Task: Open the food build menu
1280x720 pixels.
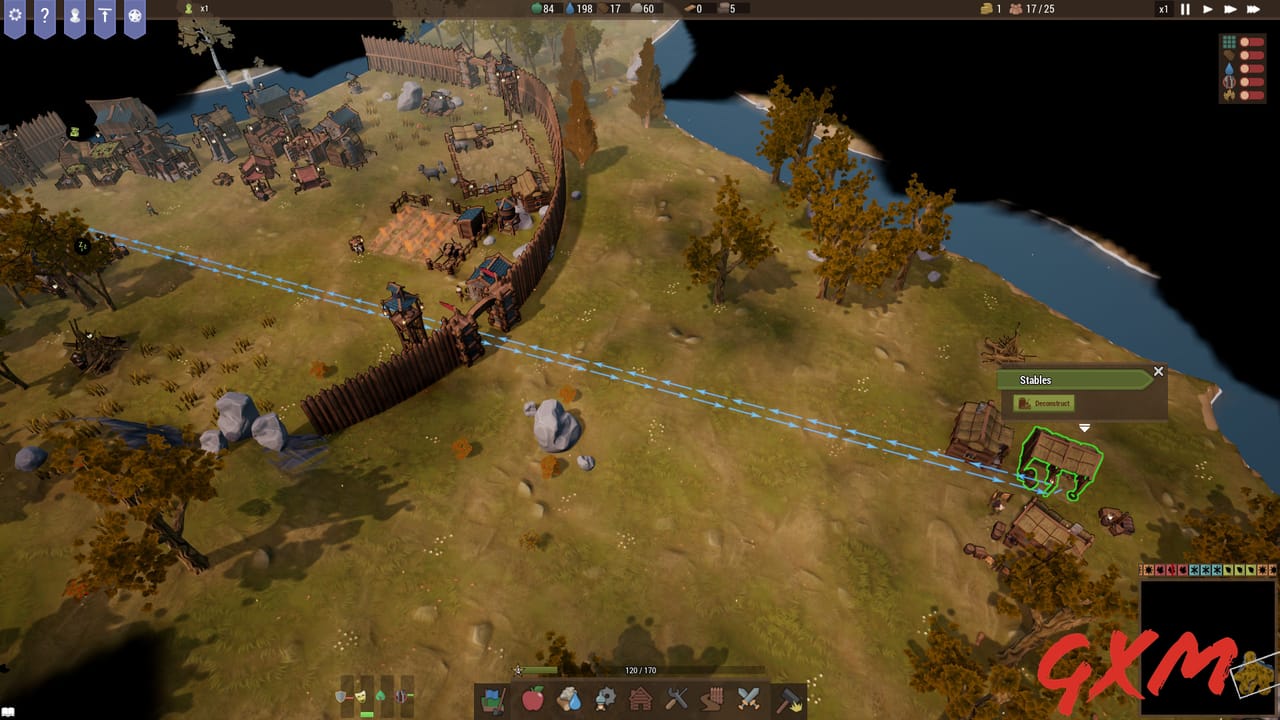Action: [533, 703]
